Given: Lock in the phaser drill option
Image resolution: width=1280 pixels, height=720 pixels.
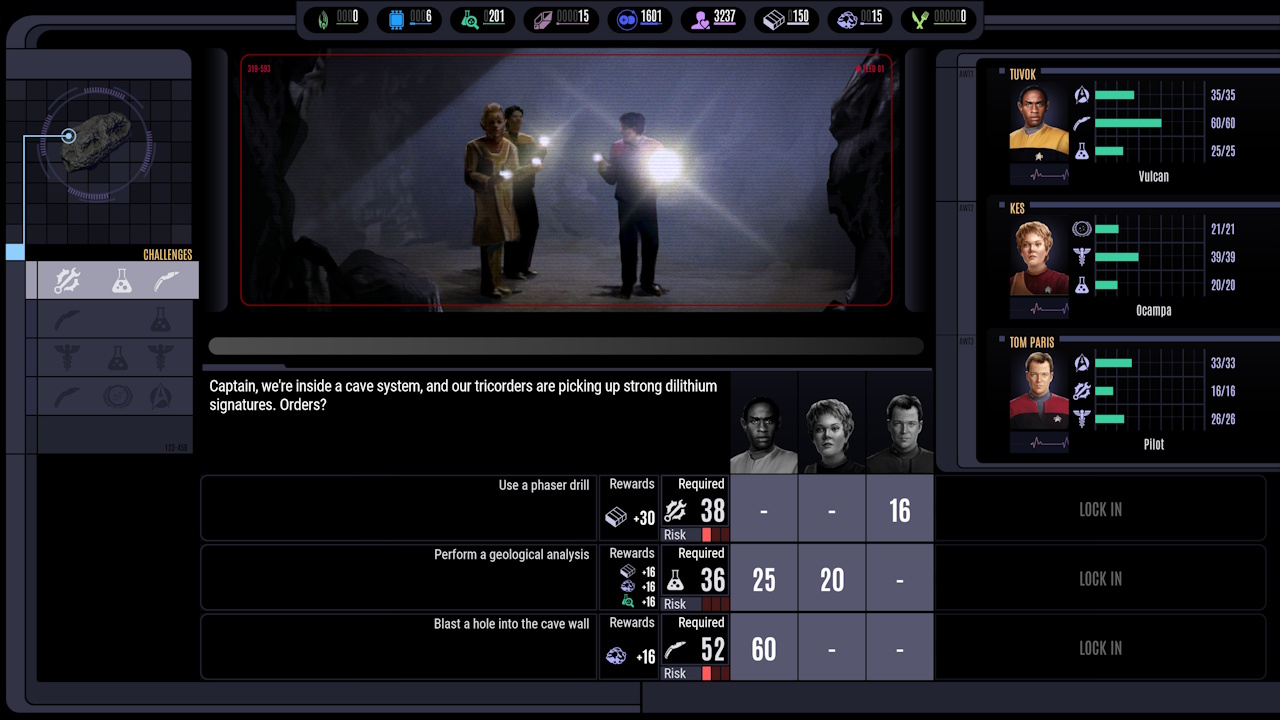Looking at the screenshot, I should click(1100, 510).
